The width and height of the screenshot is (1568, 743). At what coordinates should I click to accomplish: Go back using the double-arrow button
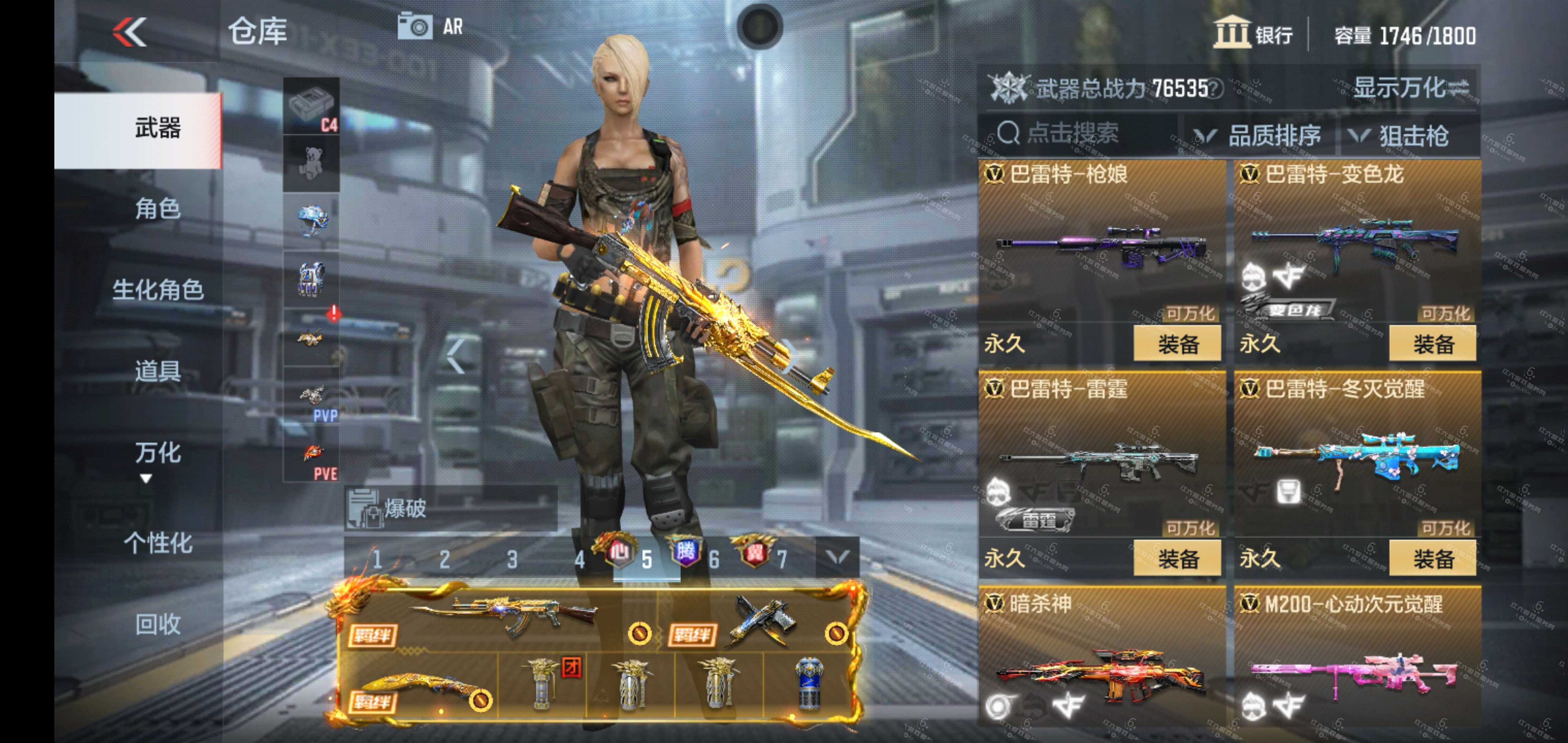(x=130, y=32)
